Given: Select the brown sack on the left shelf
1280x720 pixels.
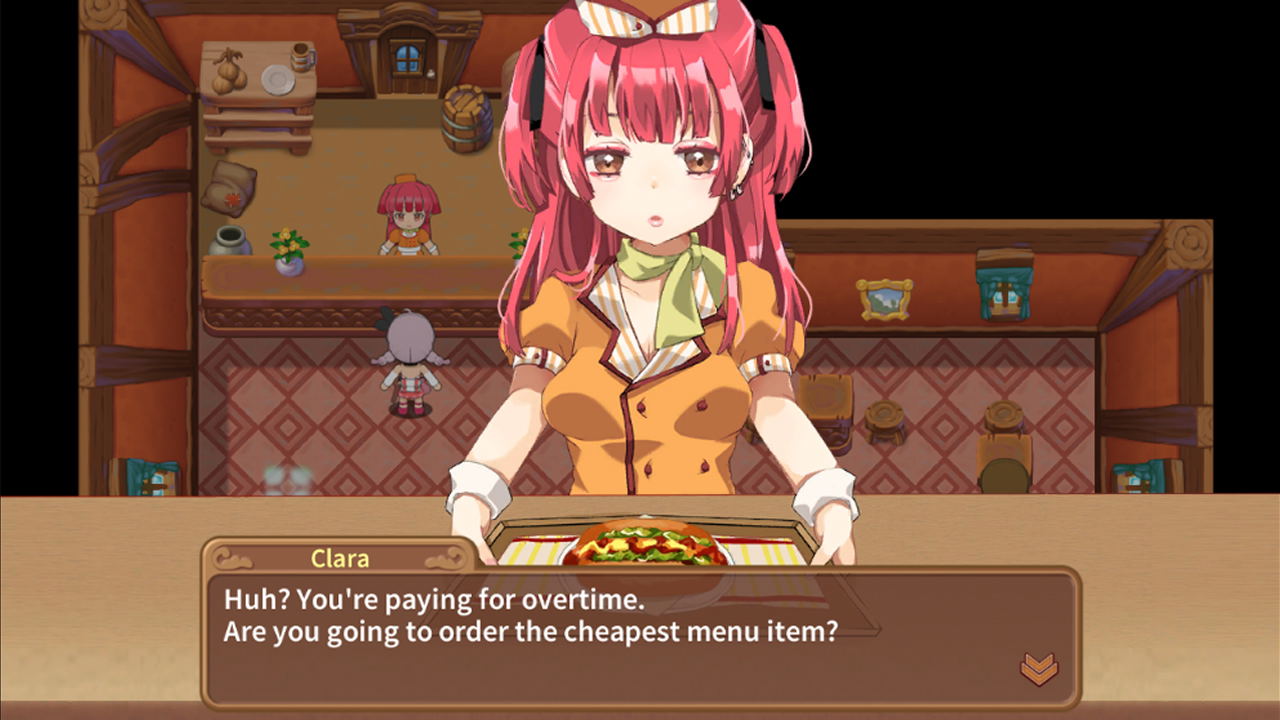Looking at the screenshot, I should [230, 188].
